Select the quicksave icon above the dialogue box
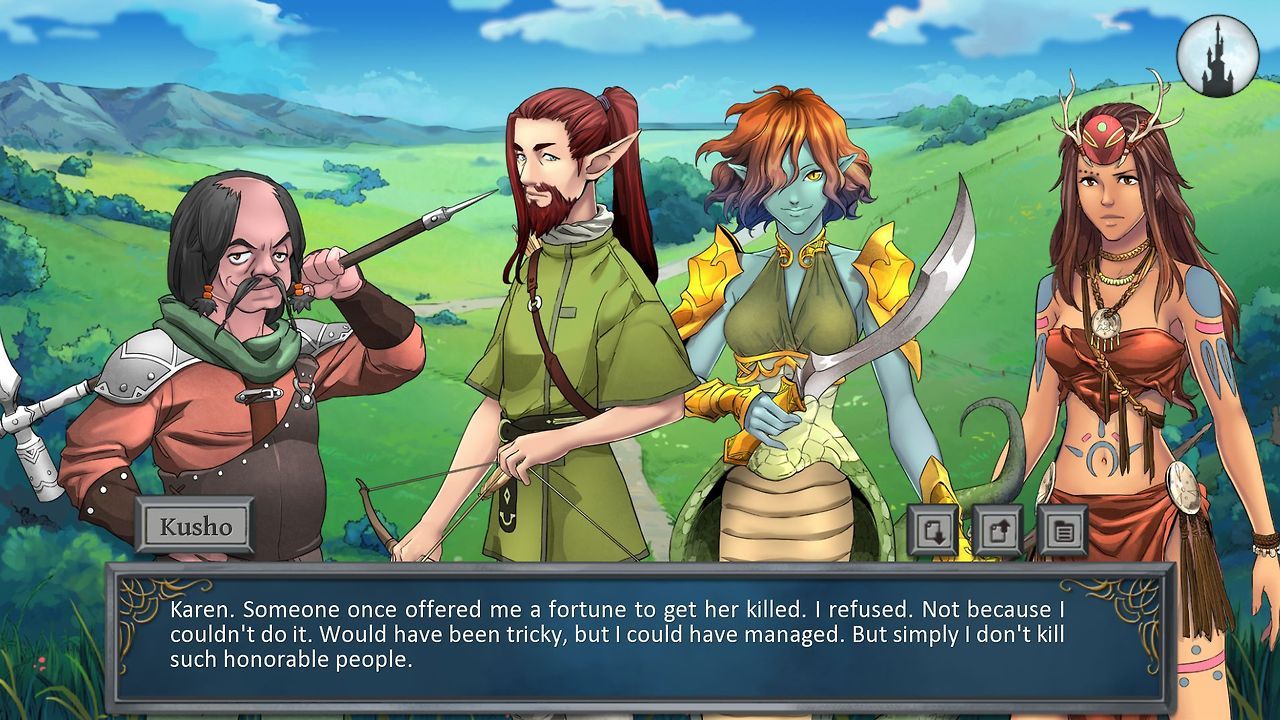Image resolution: width=1280 pixels, height=720 pixels. (x=932, y=530)
